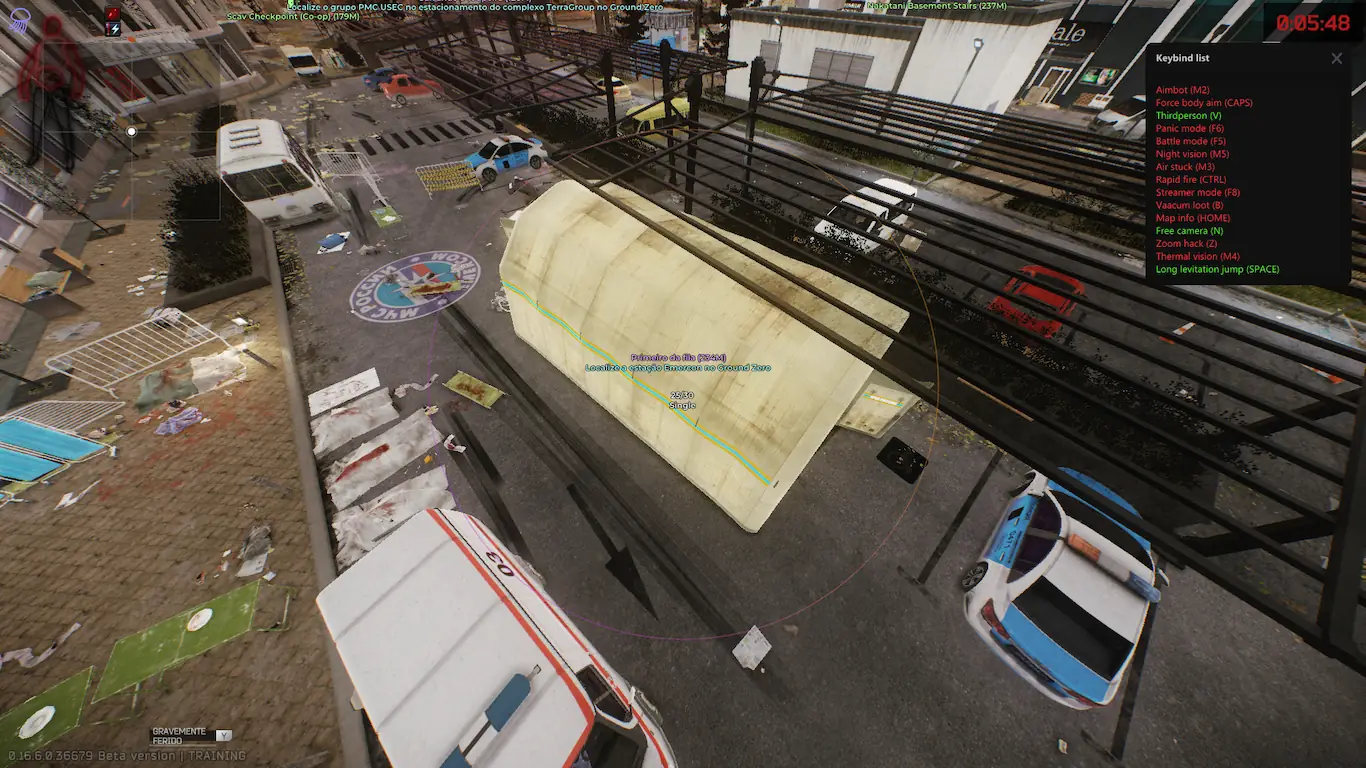The height and width of the screenshot is (768, 1366).
Task: Choose the Streamer mode row
Action: pyautogui.click(x=1198, y=193)
